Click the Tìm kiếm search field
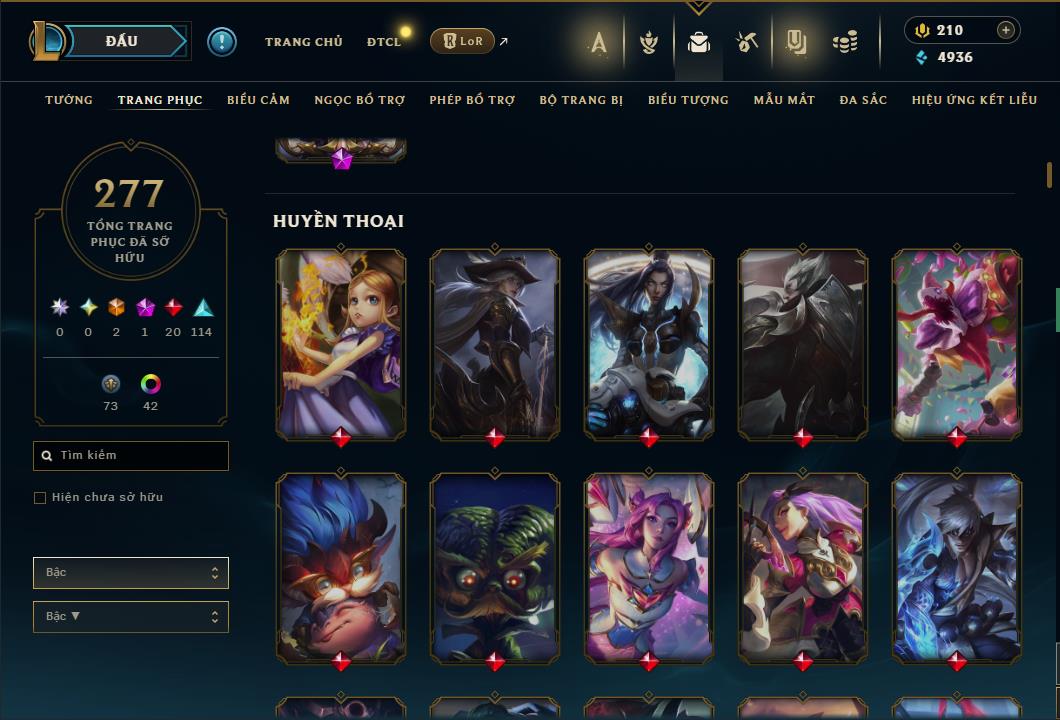This screenshot has height=720, width=1060. tap(131, 456)
